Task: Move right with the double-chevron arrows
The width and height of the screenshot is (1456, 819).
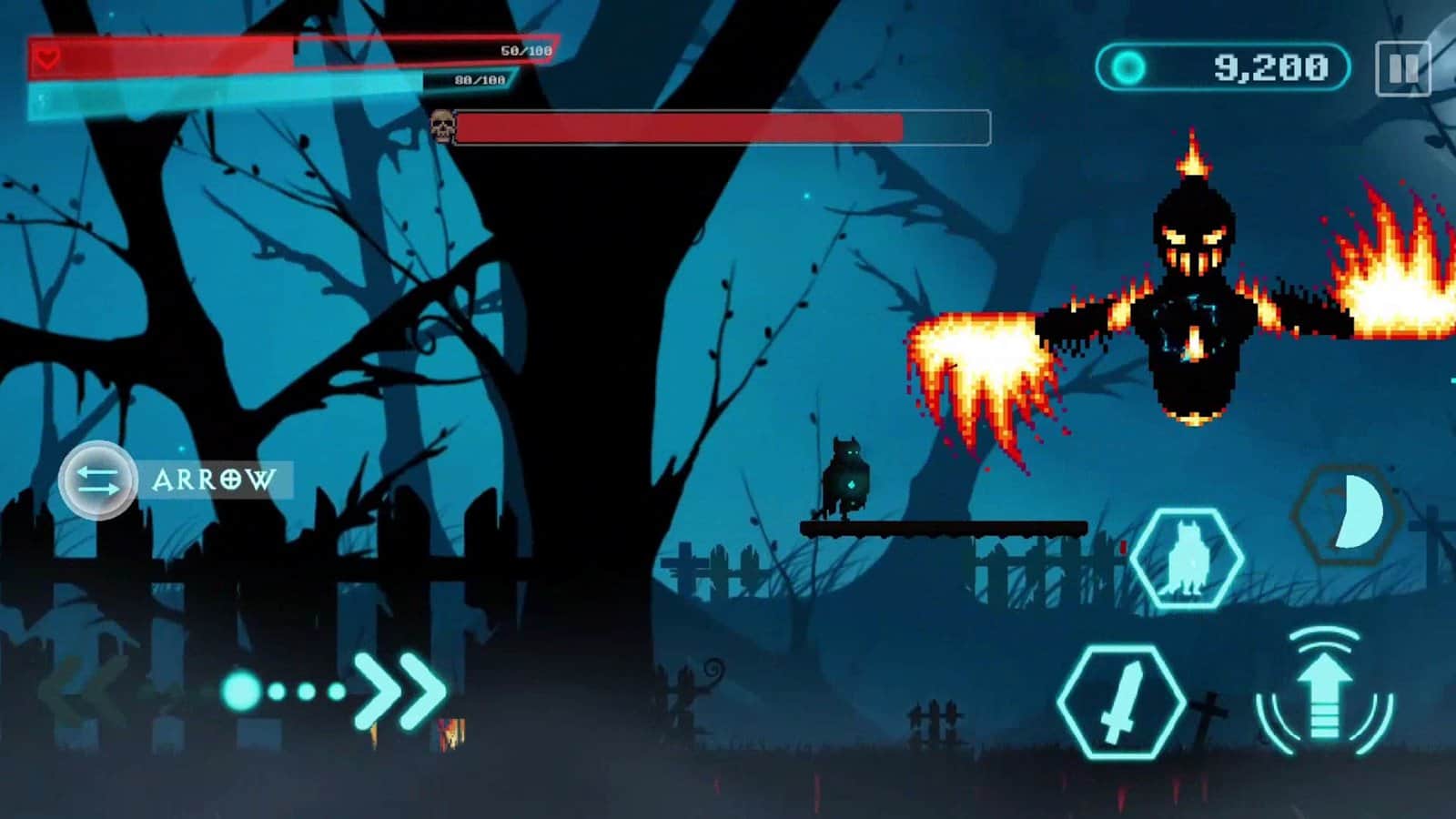Action: 400,692
